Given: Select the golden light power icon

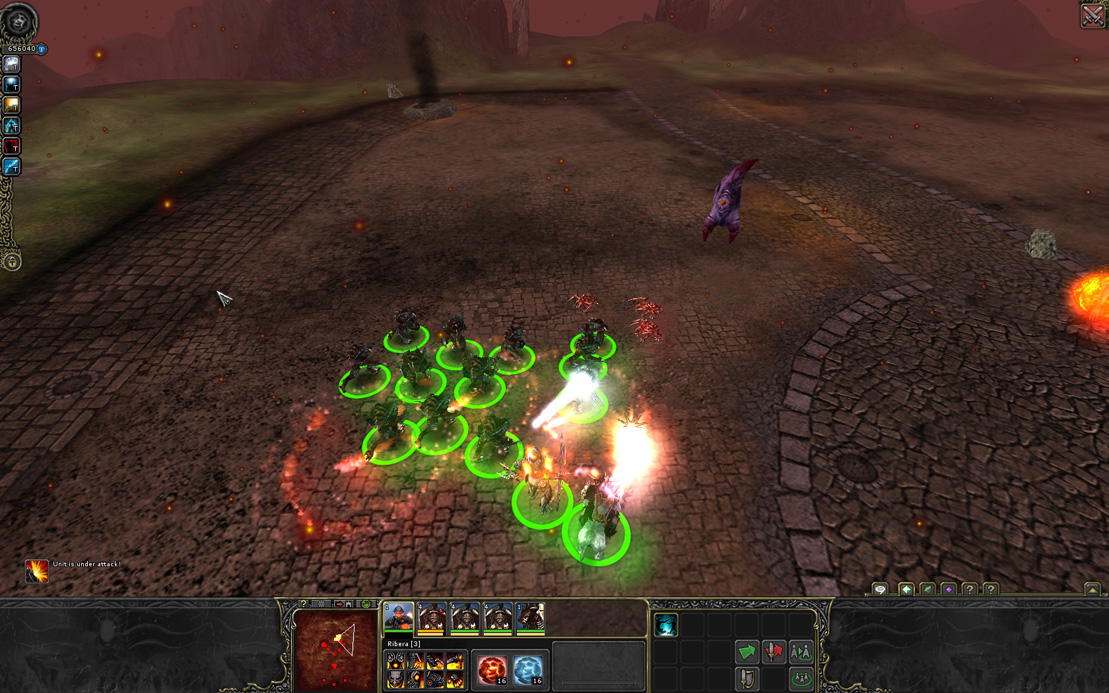Looking at the screenshot, I should click(12, 105).
